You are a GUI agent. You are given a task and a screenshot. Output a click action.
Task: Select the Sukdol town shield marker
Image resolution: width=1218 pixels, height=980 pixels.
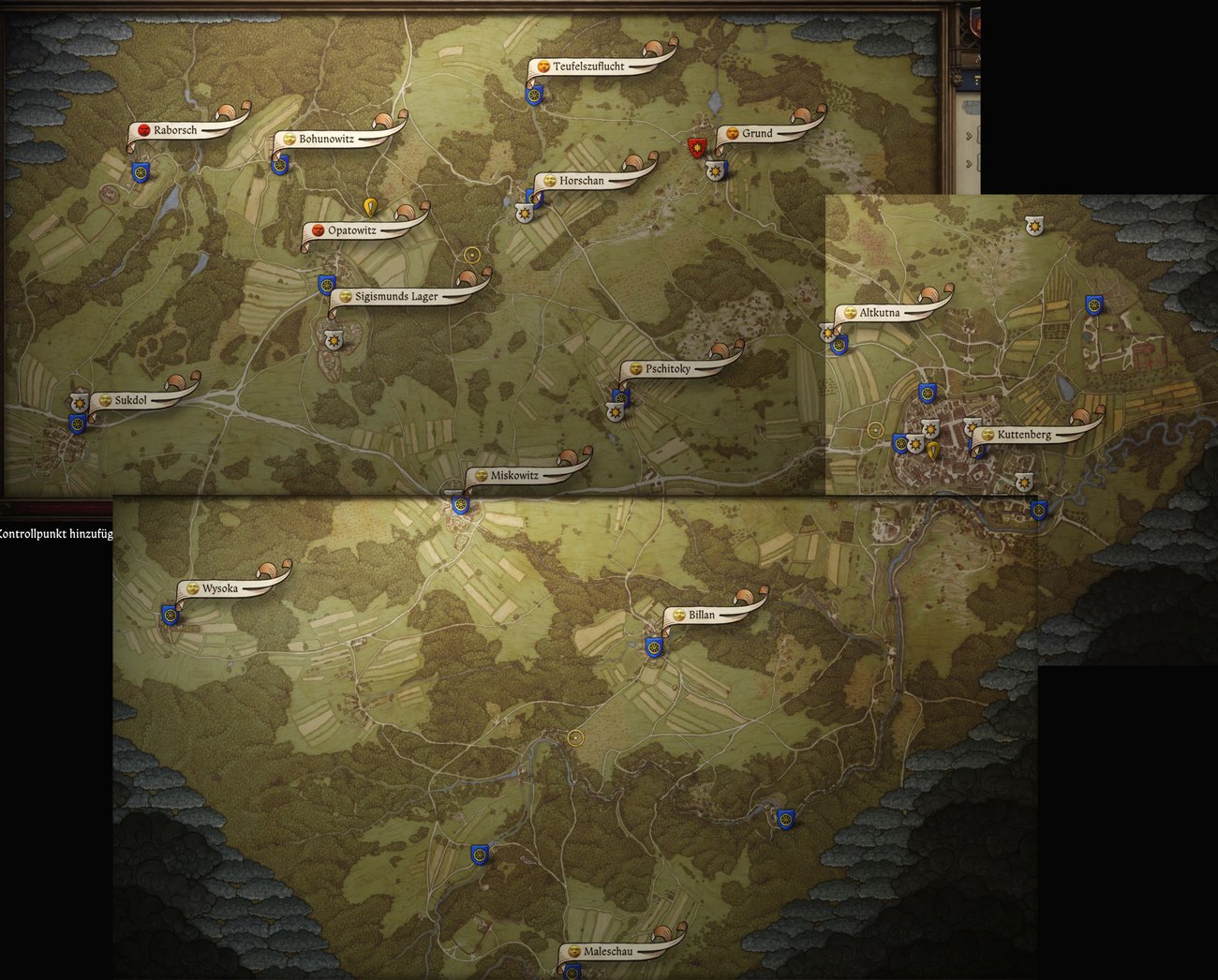tap(75, 422)
